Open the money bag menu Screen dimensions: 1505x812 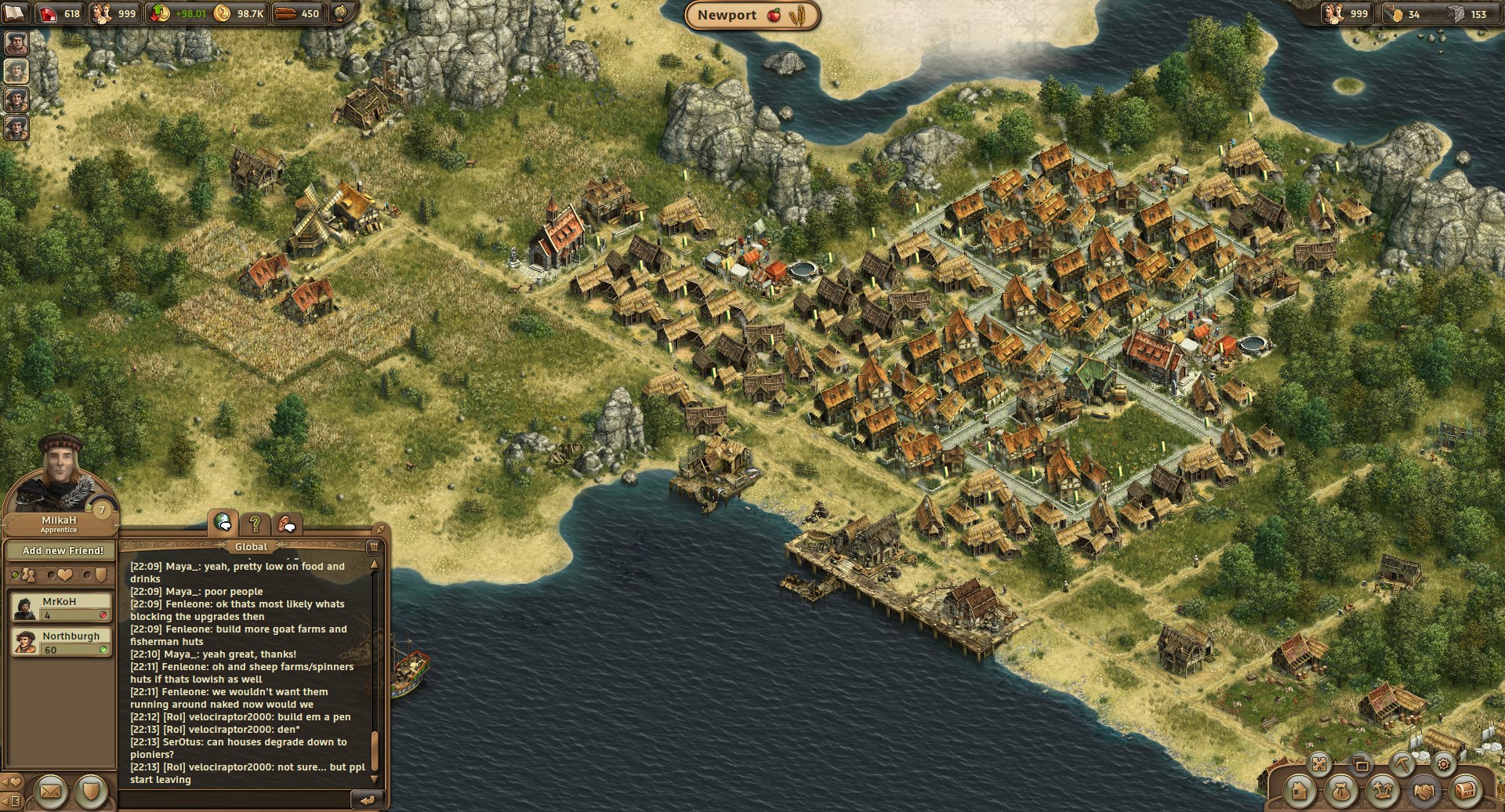click(1340, 792)
